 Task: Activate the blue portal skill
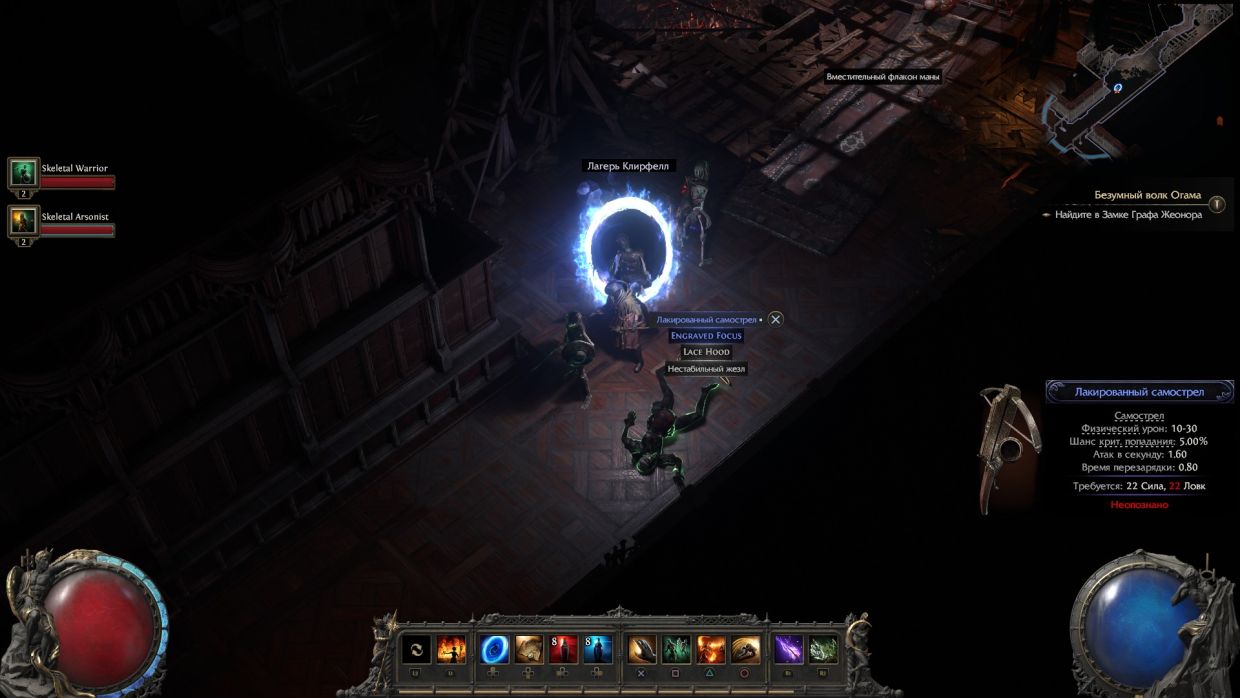point(495,650)
